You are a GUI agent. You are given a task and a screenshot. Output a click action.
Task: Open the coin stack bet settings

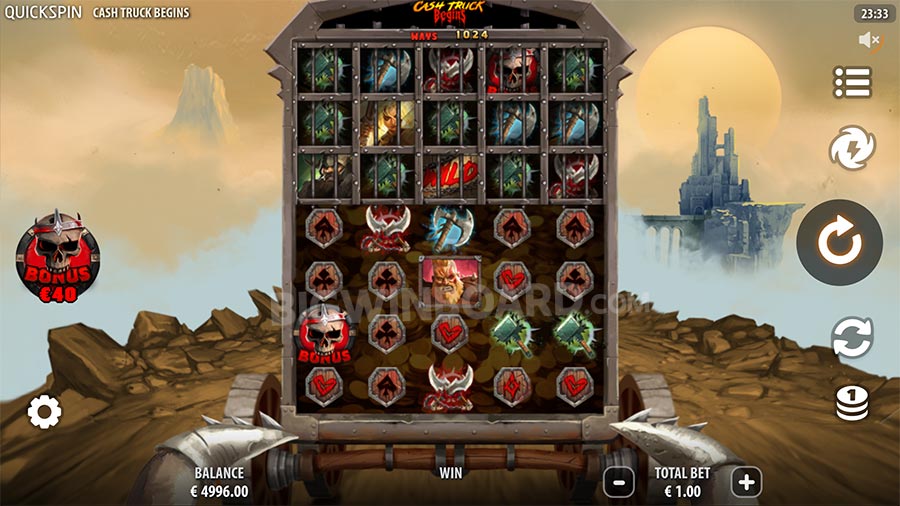pos(852,402)
